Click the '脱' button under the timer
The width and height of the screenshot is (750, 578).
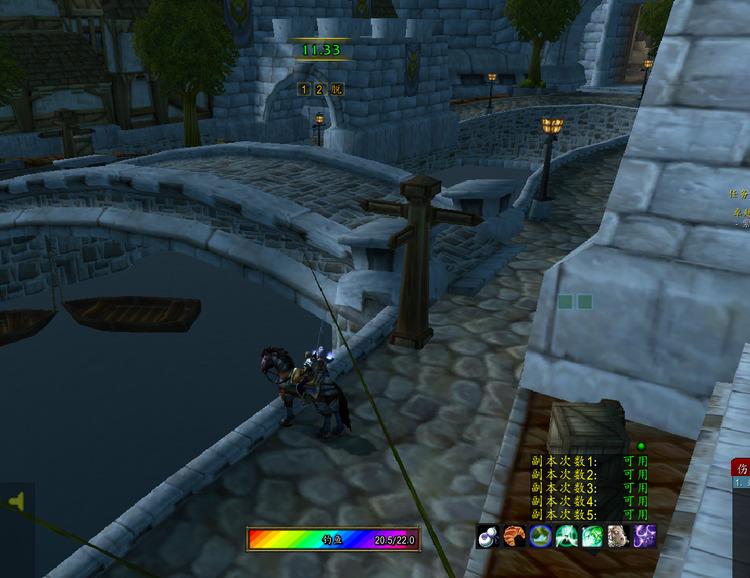click(x=334, y=89)
